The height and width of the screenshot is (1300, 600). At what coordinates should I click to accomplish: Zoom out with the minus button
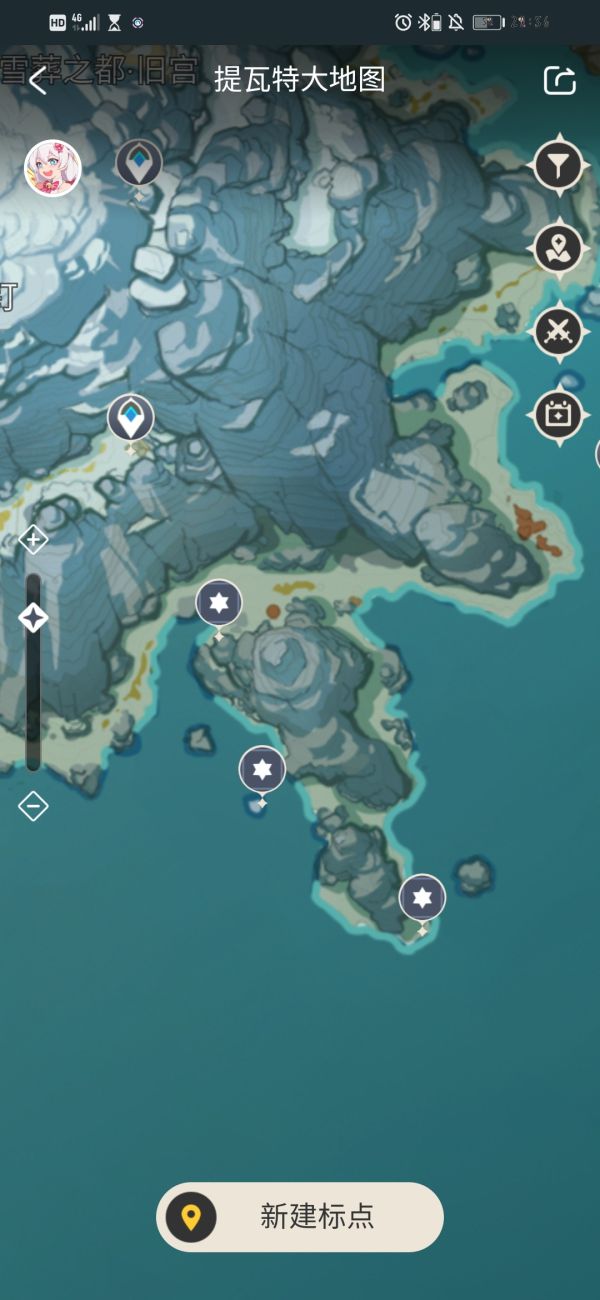pos(33,805)
